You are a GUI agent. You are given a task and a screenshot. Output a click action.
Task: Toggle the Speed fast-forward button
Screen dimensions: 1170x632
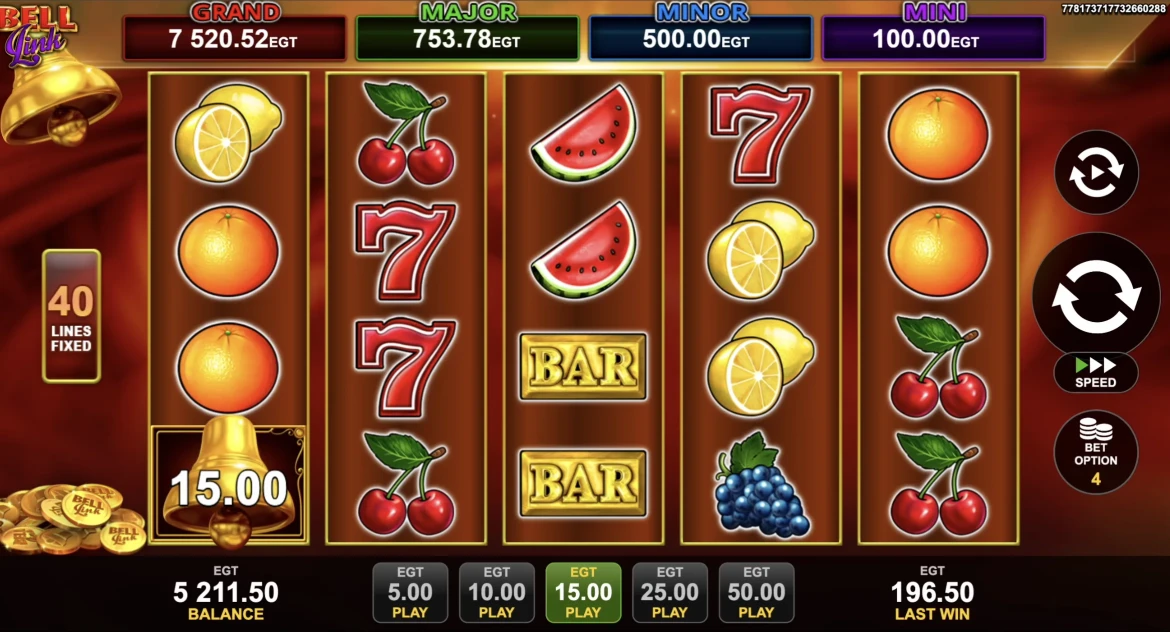click(1096, 372)
